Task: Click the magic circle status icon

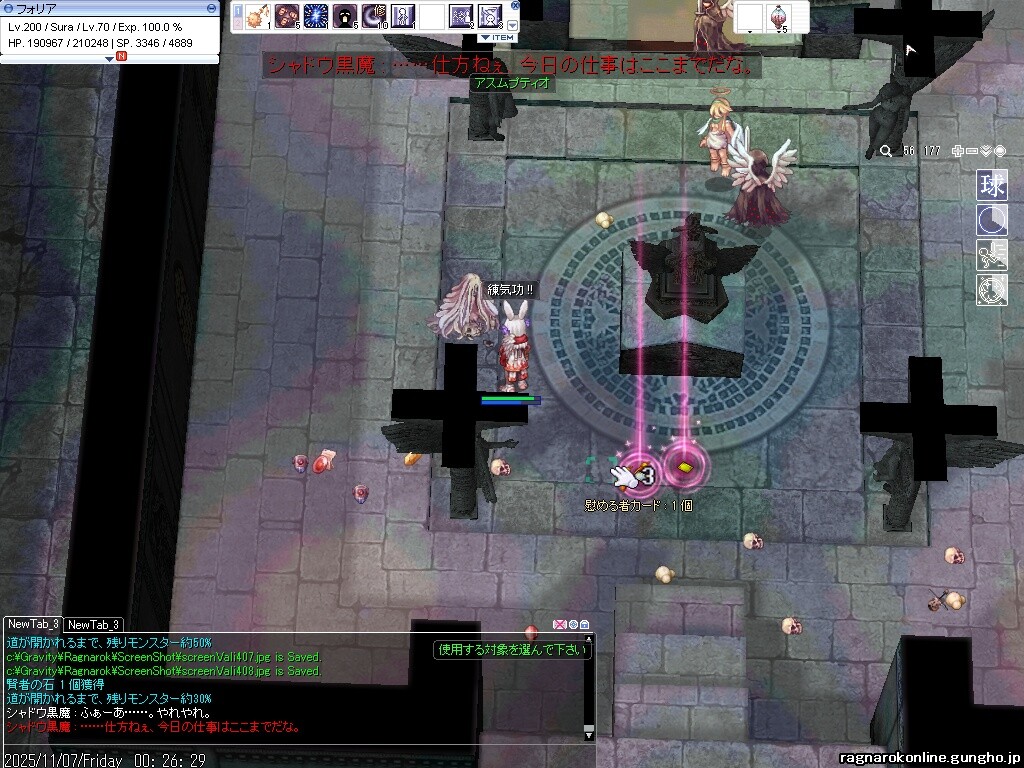Action: point(992,290)
